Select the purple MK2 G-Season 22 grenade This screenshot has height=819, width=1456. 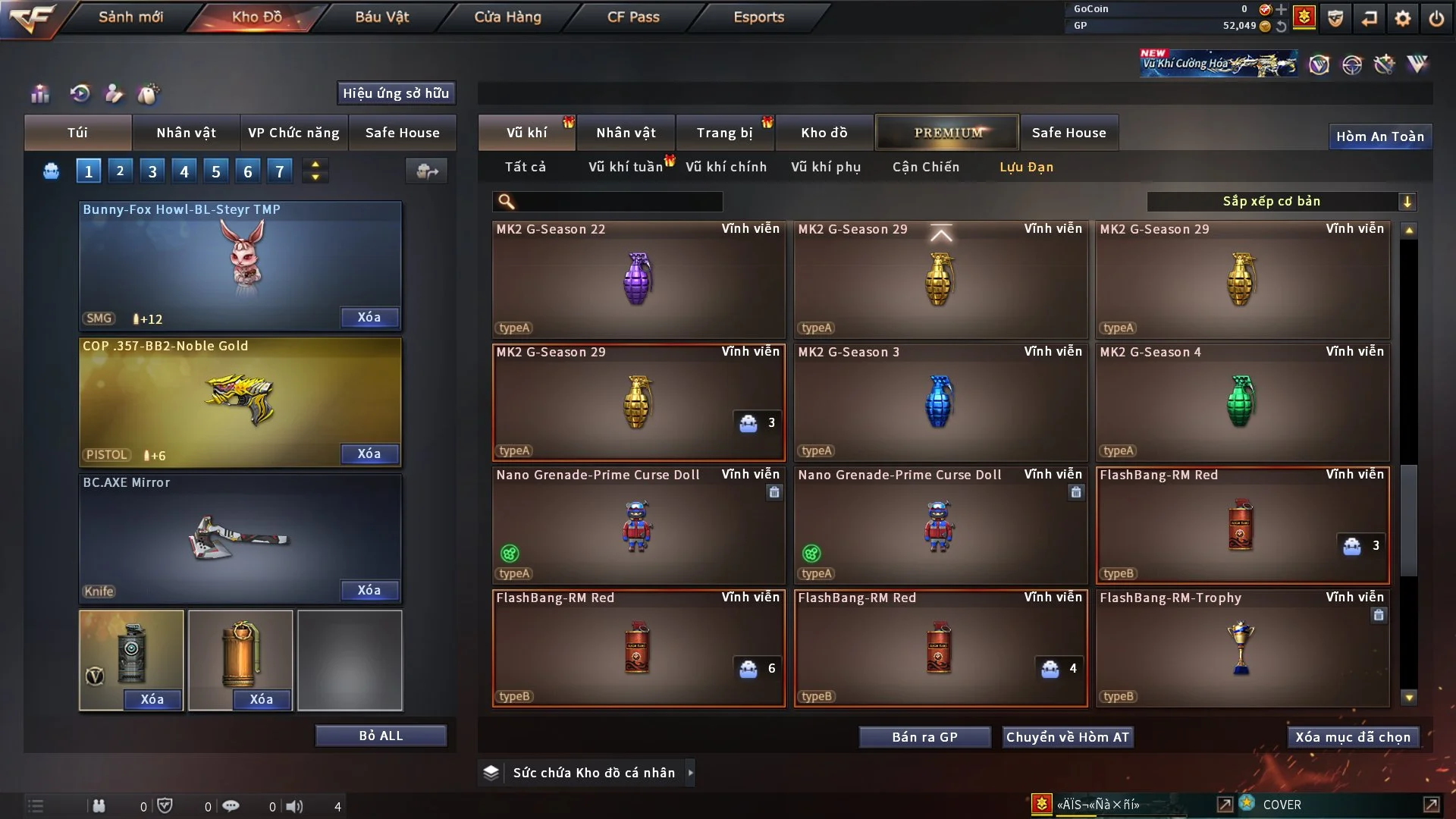[638, 280]
